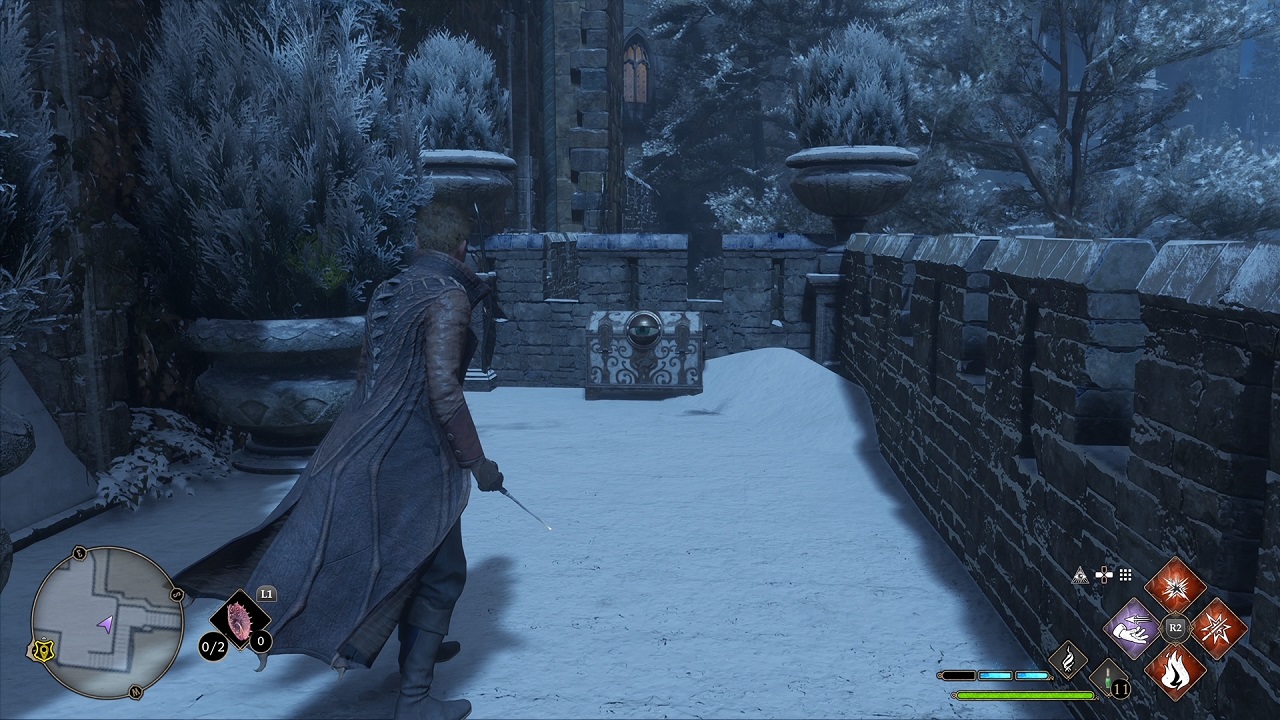
Task: Click the item count badge showing 0
Action: pyautogui.click(x=260, y=641)
